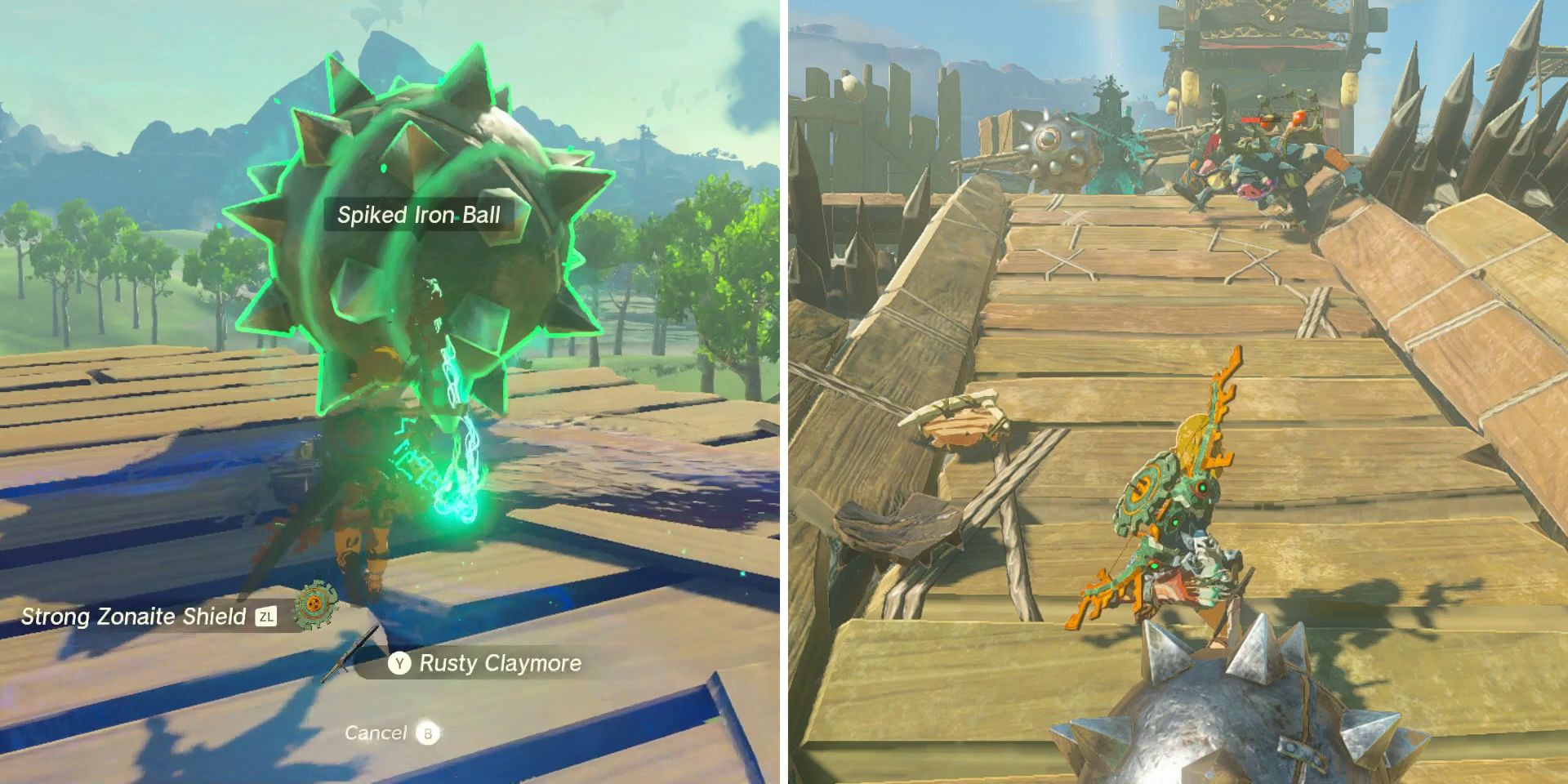This screenshot has width=1568, height=784.
Task: Switch to the right bridge battle panel
Action: [1176, 392]
